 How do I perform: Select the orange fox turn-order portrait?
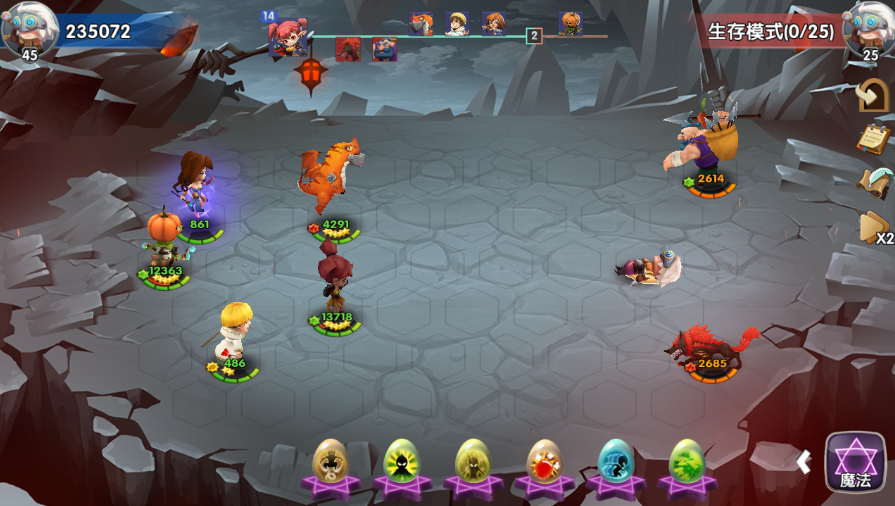tap(421, 24)
